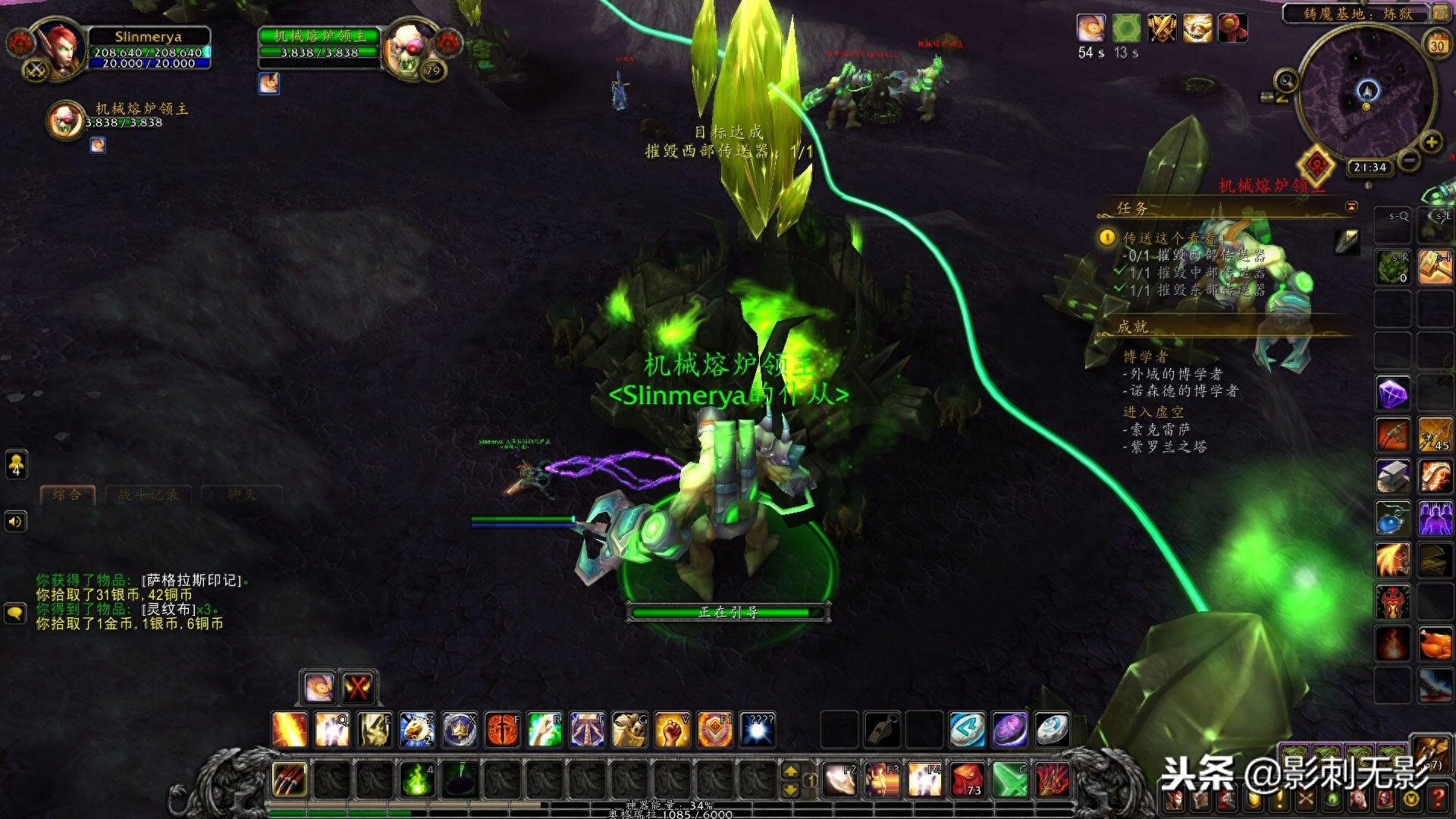Use the purple gem item slot

coord(1393,394)
